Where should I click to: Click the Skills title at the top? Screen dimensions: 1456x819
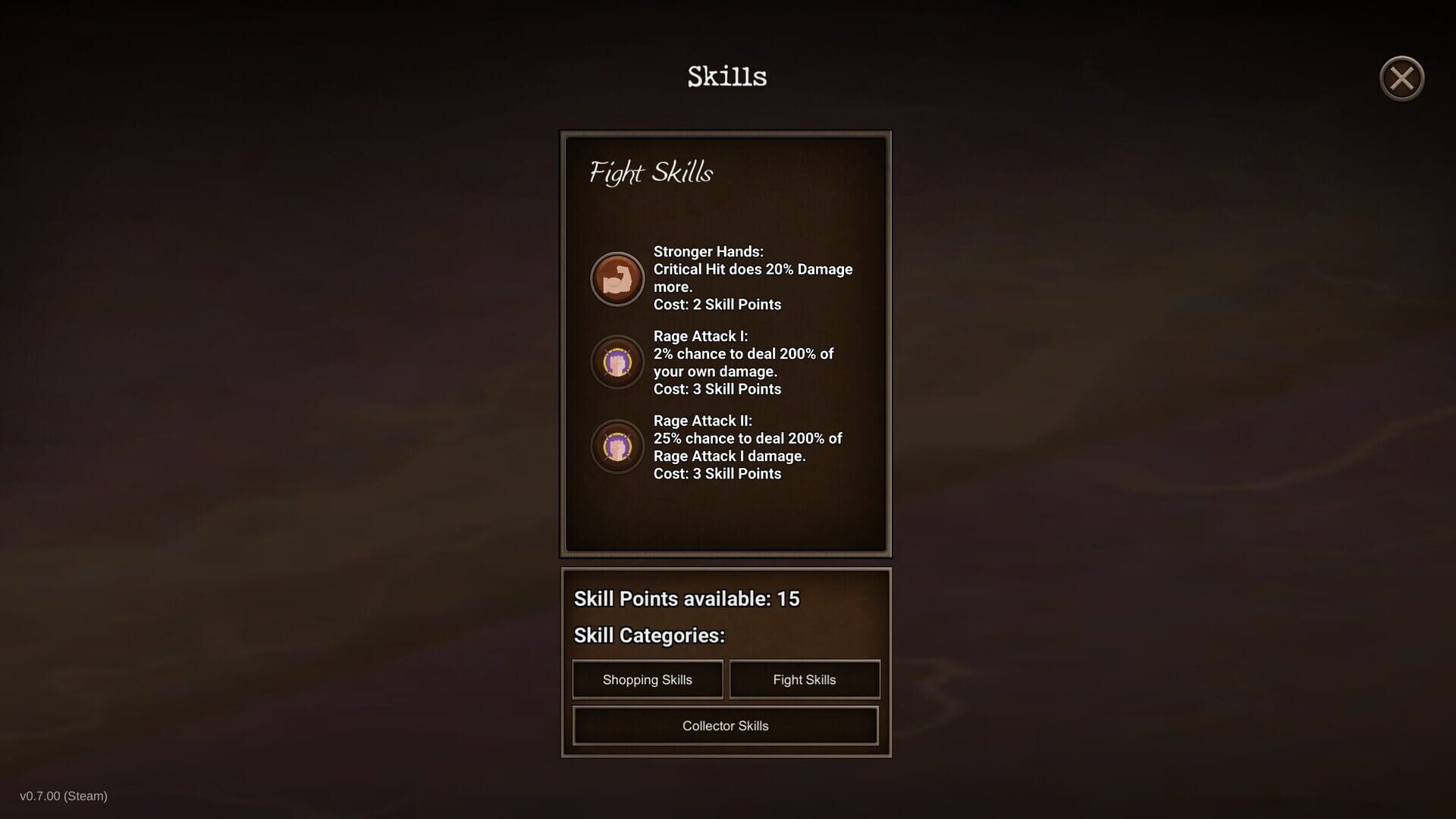tap(726, 76)
